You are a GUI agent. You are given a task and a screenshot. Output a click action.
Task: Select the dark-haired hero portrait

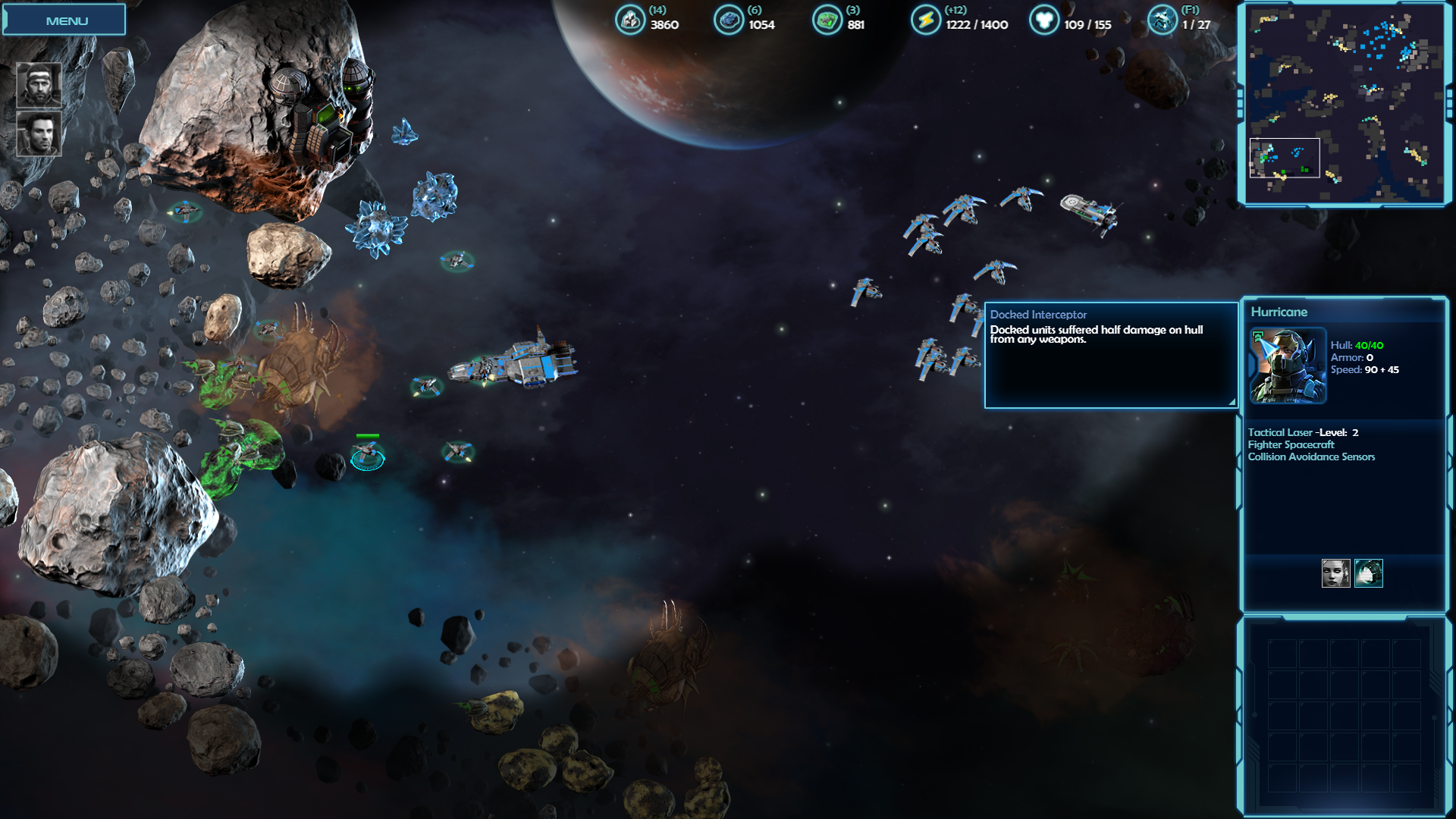tap(39, 133)
